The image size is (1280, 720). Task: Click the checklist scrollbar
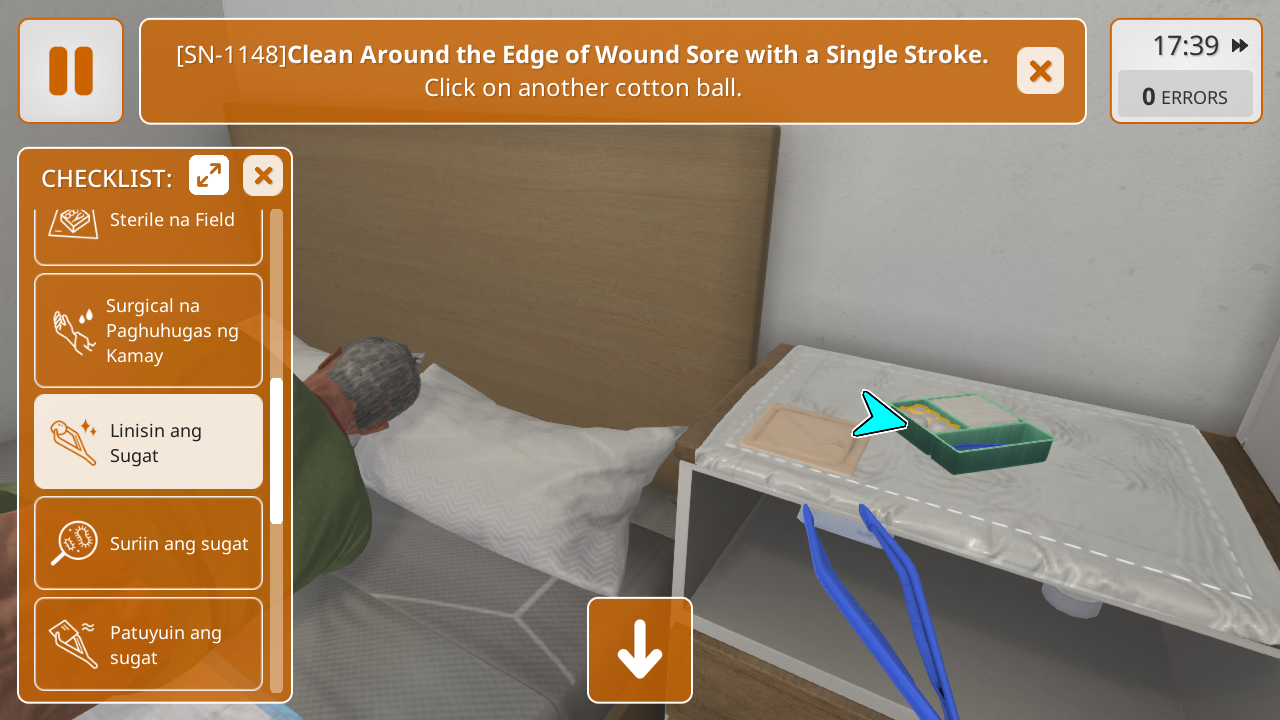click(x=277, y=450)
